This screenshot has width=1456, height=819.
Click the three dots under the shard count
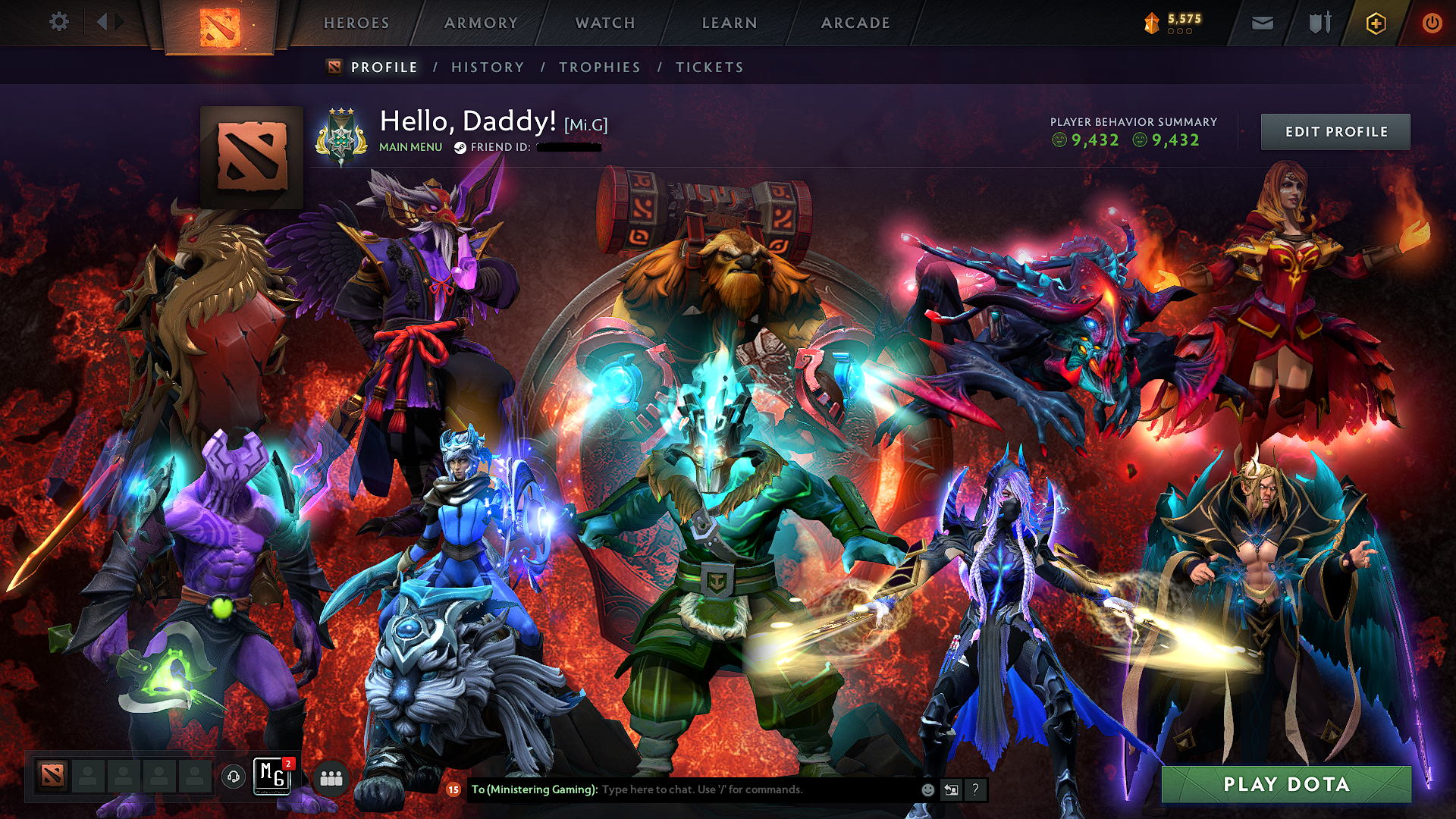(1178, 32)
